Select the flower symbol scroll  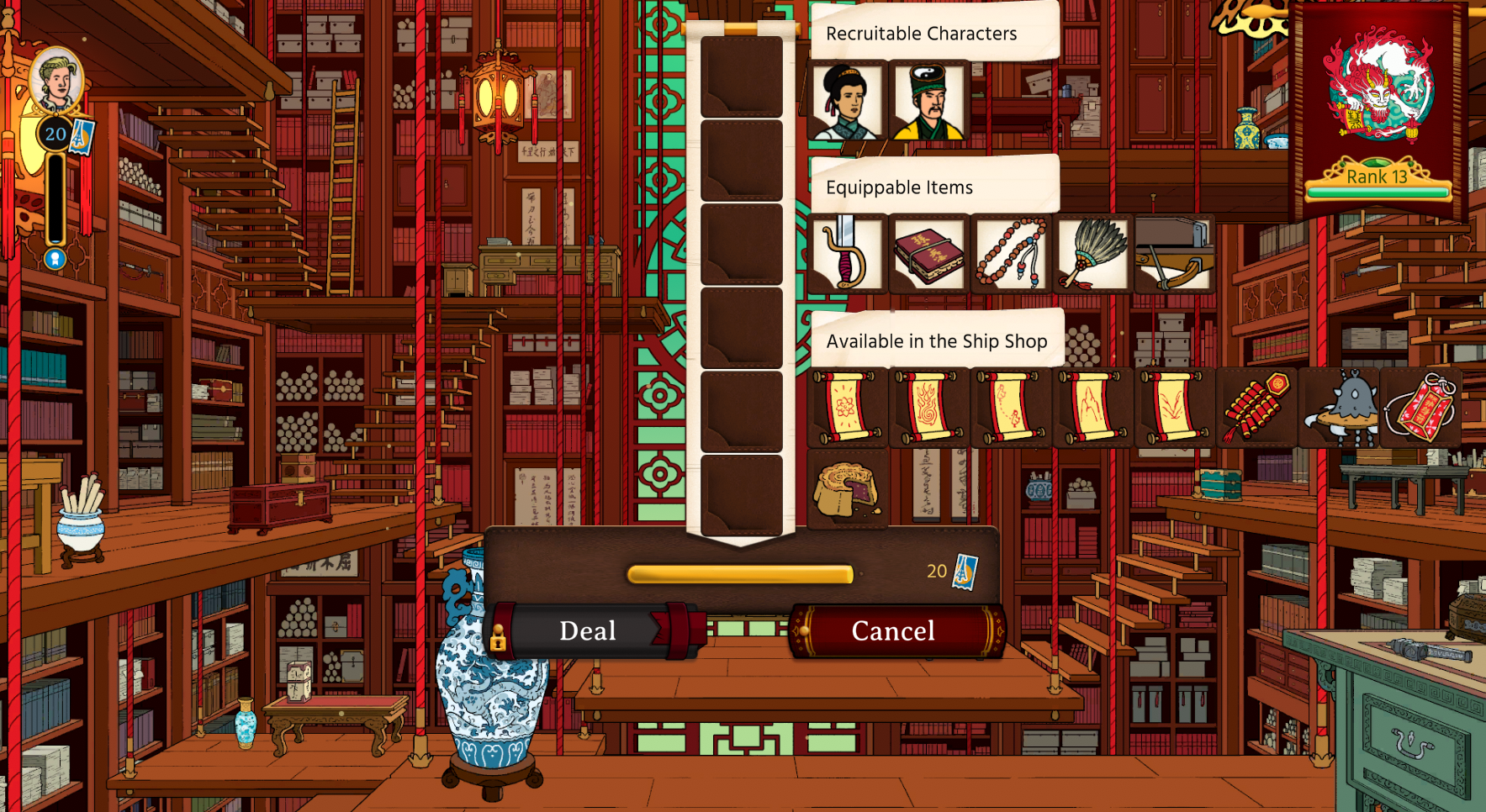(x=846, y=408)
